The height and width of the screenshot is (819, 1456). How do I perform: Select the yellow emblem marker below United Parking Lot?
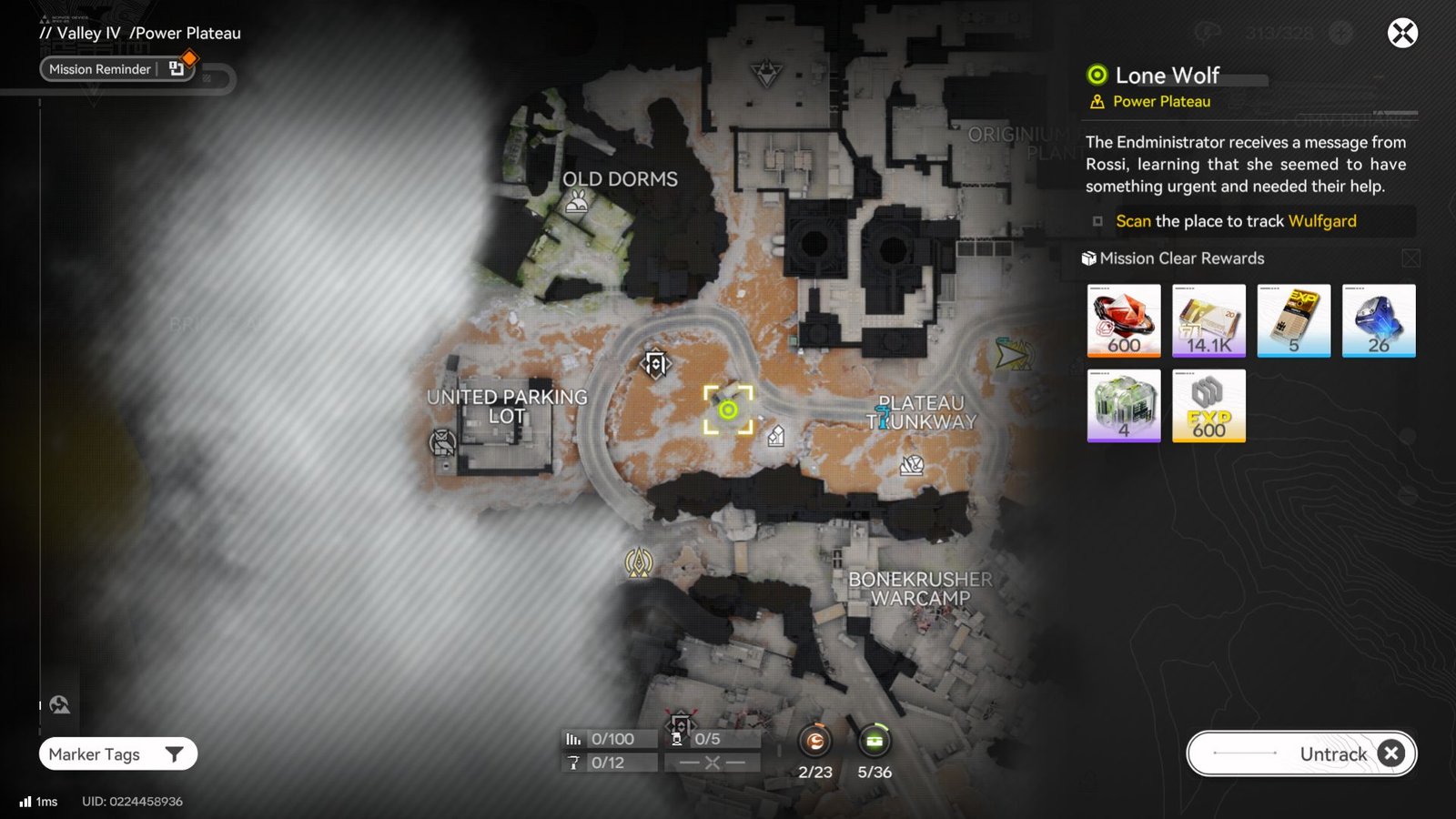(640, 564)
